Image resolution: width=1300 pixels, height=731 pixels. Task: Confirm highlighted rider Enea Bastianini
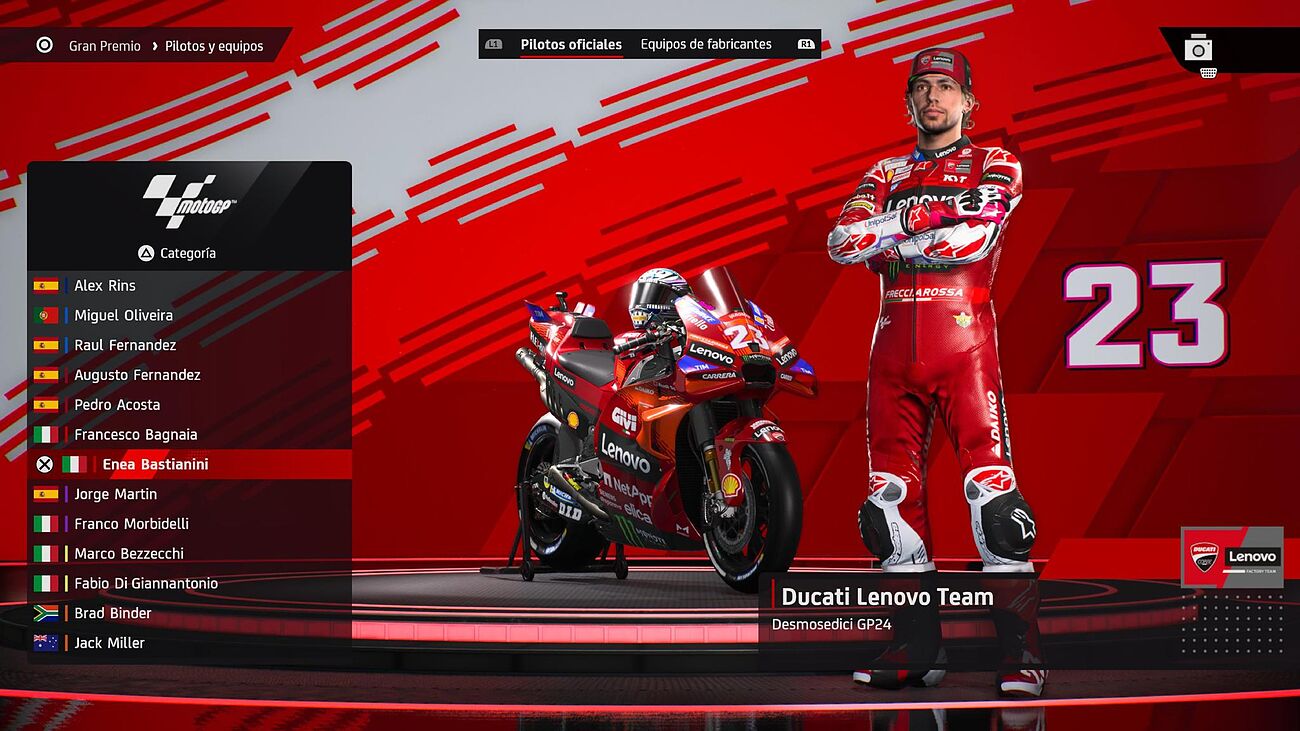[155, 465]
